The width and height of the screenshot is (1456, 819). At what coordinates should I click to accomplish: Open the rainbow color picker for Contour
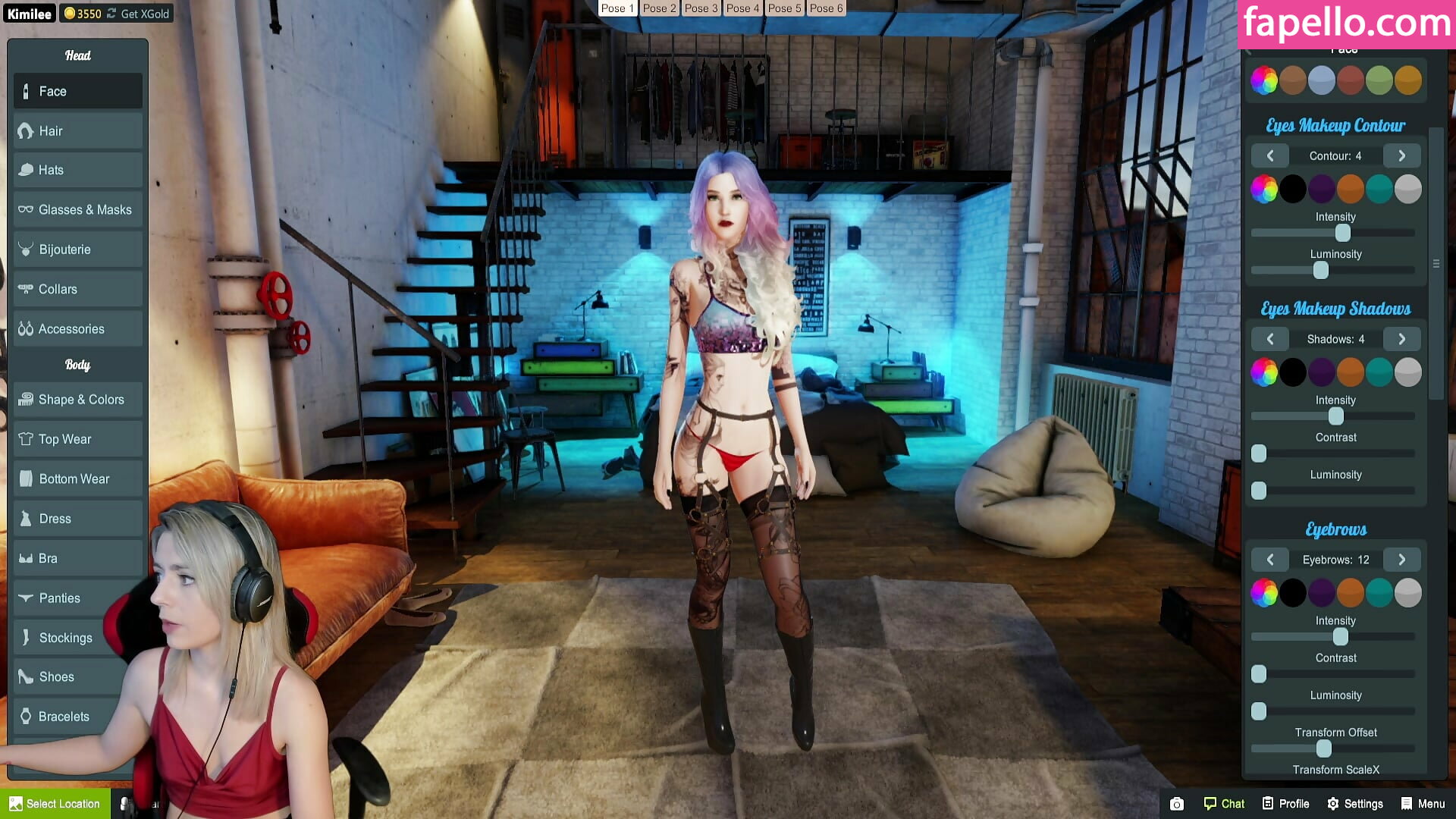click(1264, 189)
